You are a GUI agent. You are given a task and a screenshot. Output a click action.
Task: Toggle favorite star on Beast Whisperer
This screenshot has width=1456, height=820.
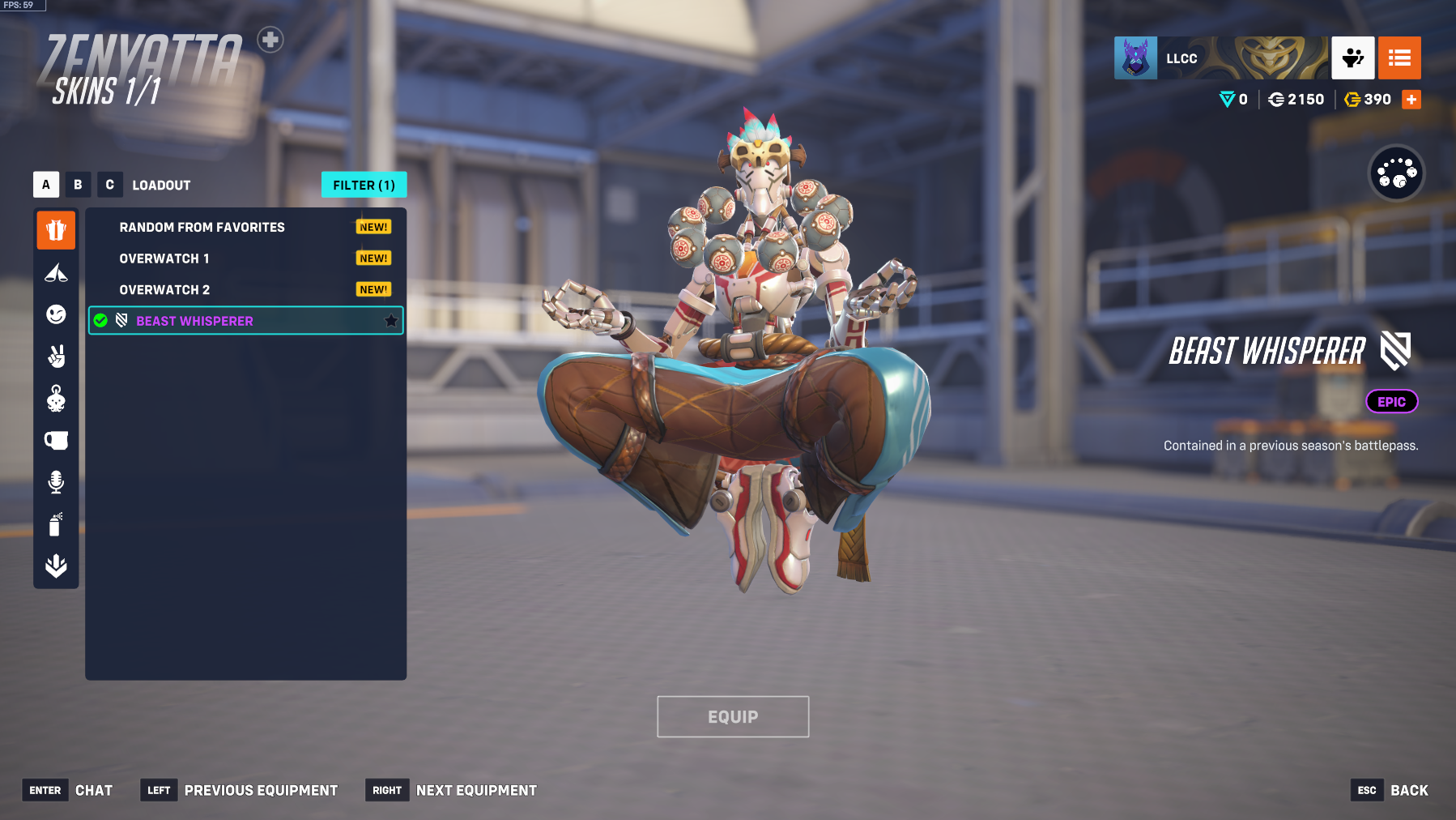coord(391,321)
